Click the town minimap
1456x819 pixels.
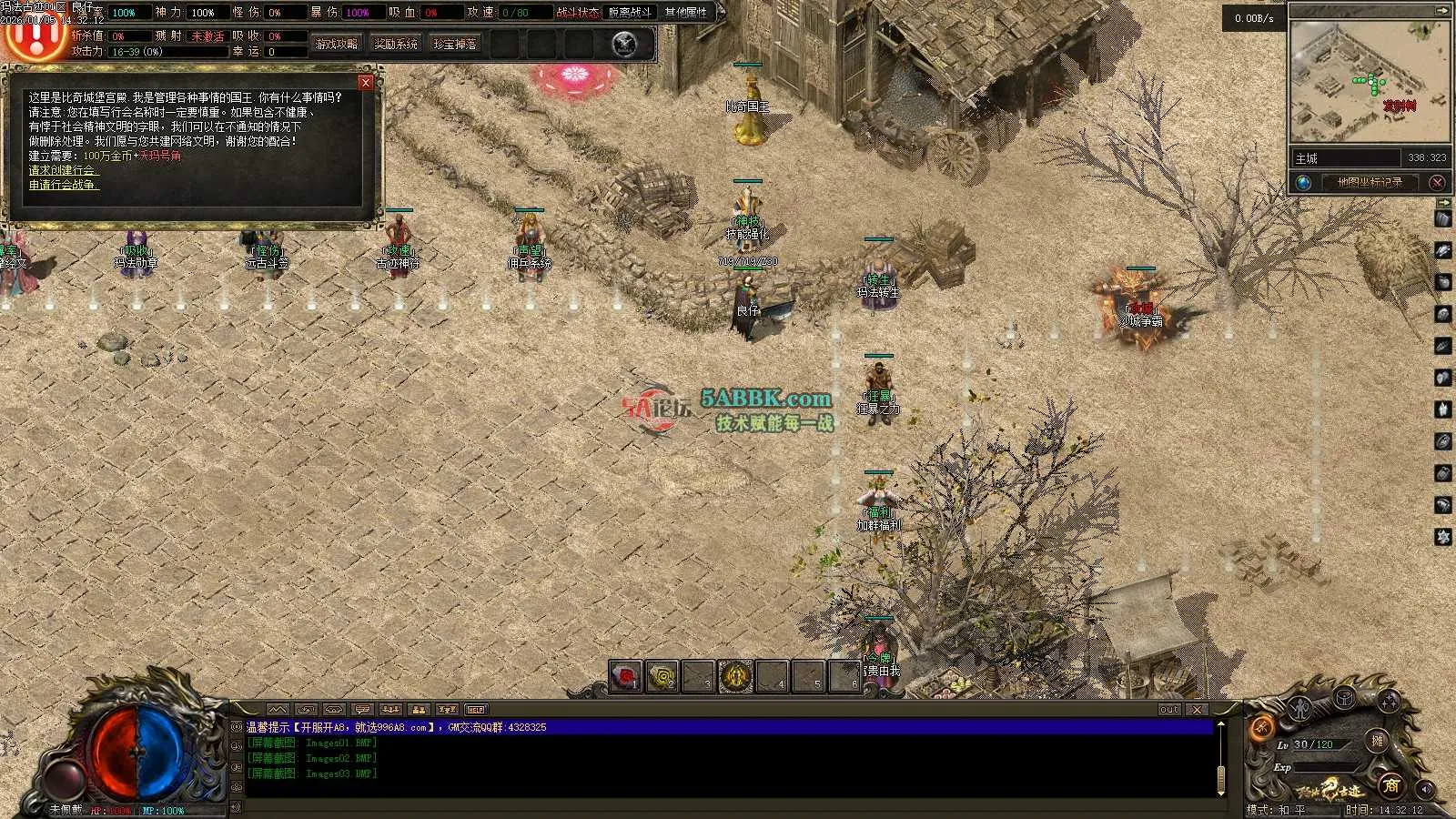[x=1370, y=82]
